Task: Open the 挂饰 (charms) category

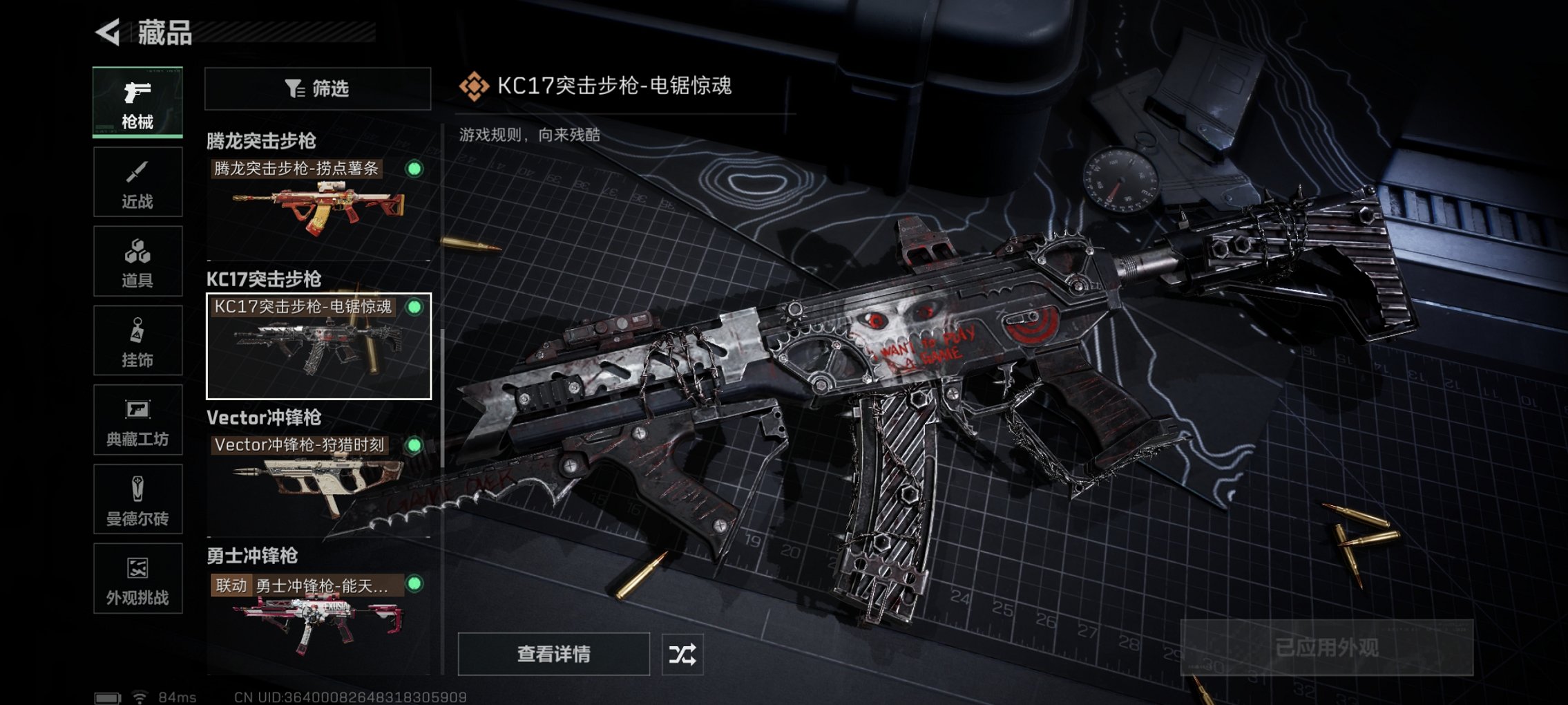Action: (x=137, y=340)
